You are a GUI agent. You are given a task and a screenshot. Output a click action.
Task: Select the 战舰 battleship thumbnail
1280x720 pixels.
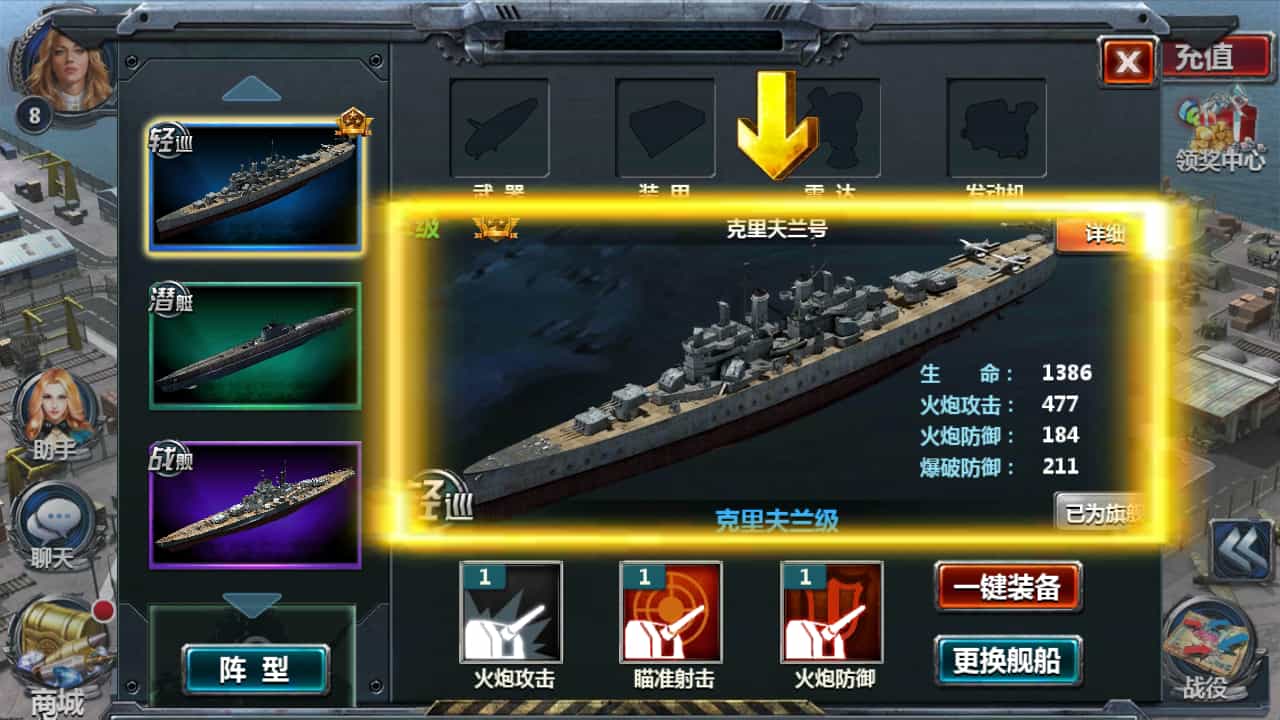coord(255,504)
